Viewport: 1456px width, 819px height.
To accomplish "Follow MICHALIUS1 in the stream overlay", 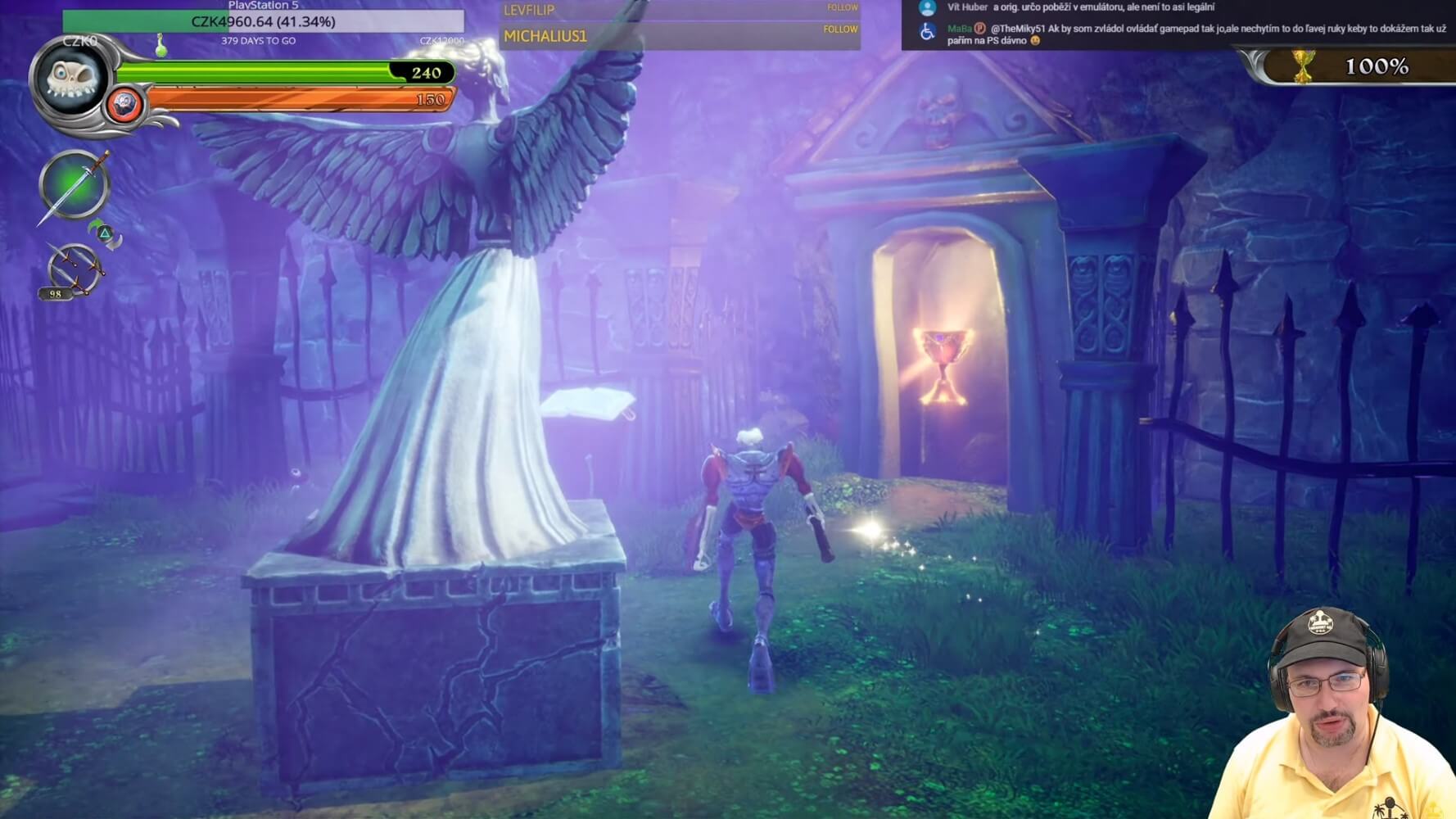I will 840,29.
